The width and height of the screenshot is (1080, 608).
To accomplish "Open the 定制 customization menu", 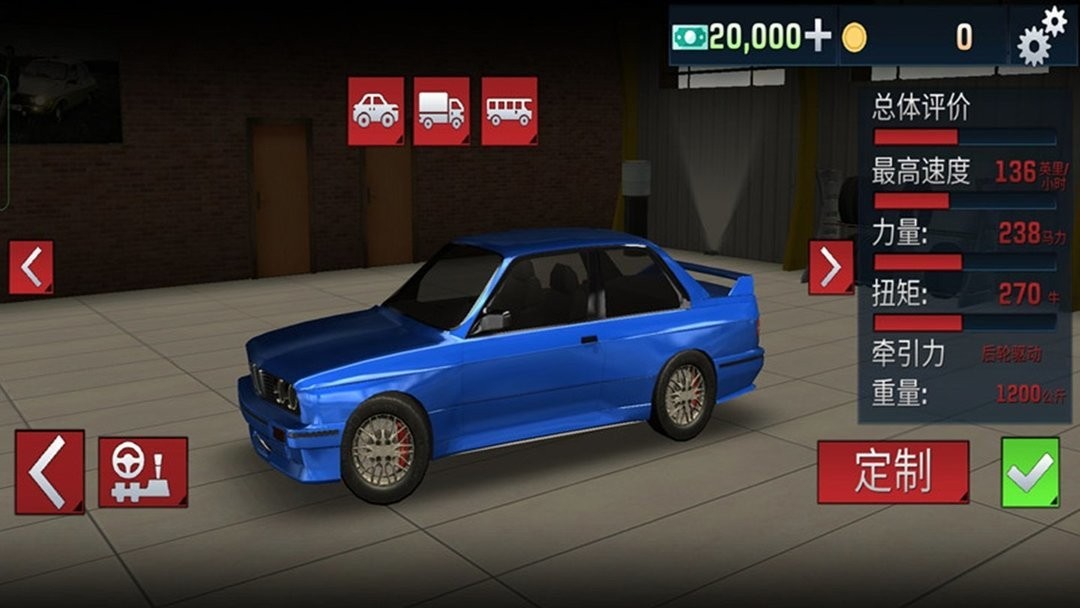I will pos(893,472).
